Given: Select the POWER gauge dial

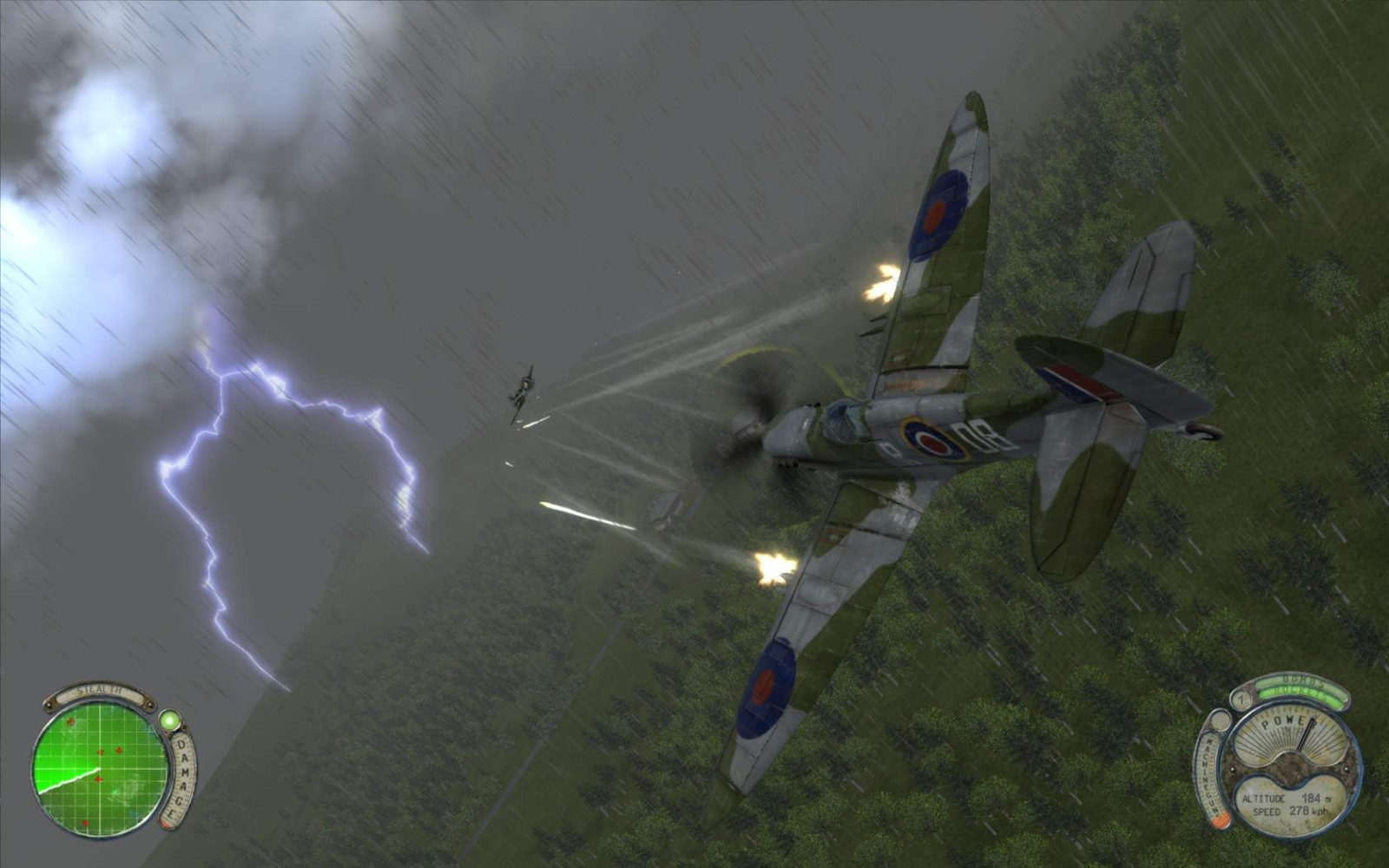Looking at the screenshot, I should click(x=1290, y=734).
